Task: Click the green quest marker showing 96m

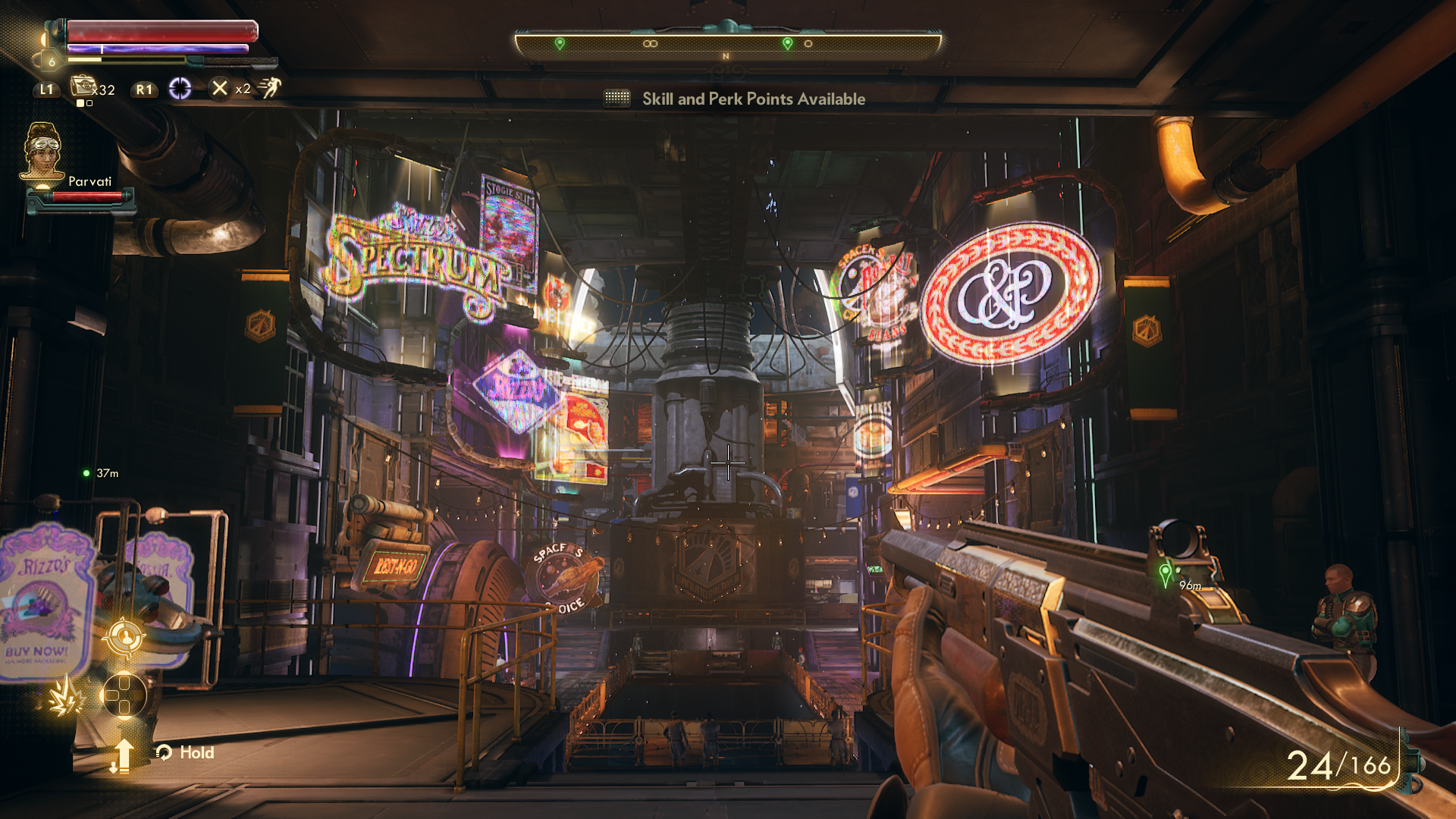Action: pos(1166,575)
